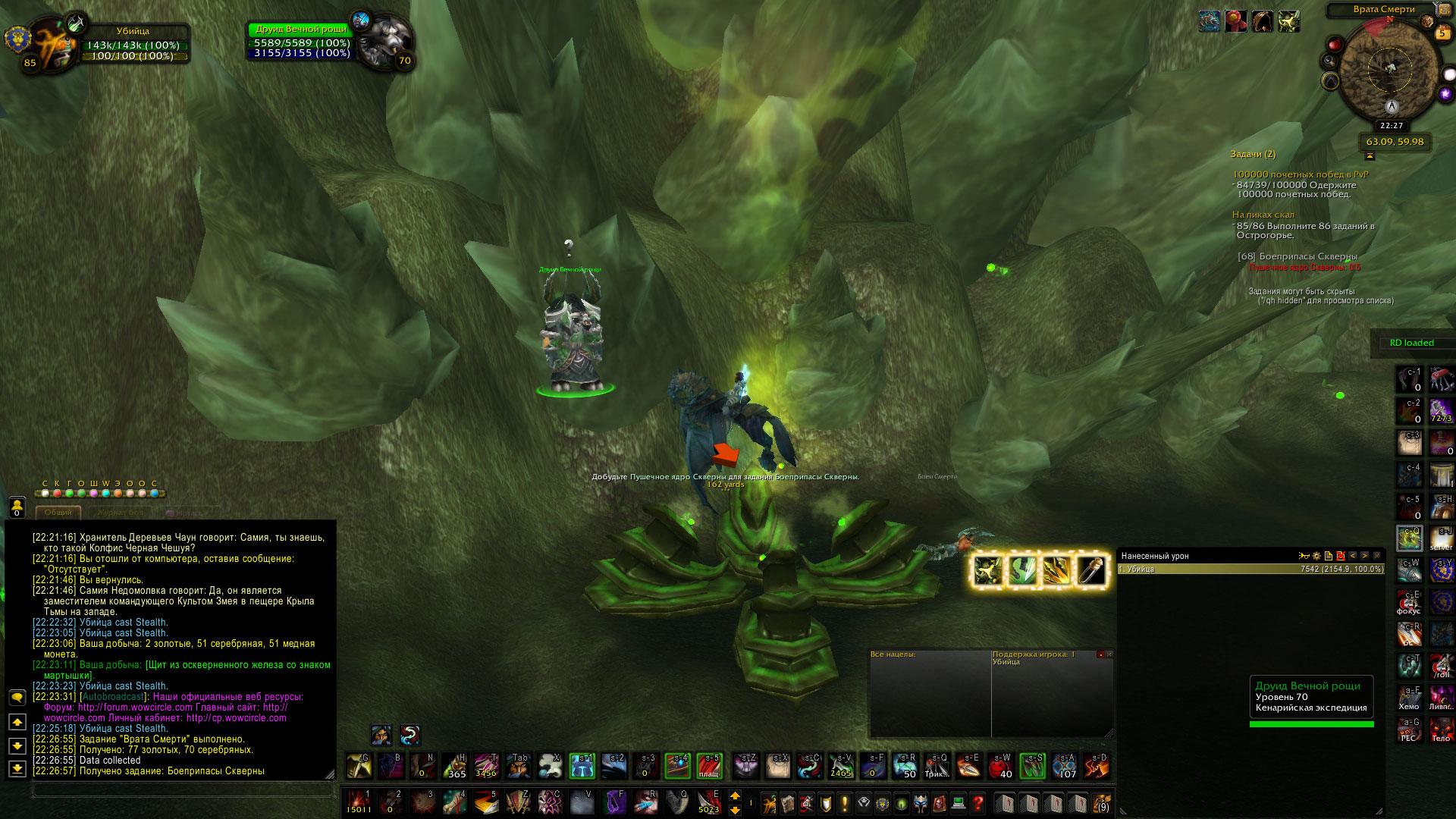This screenshot has width=1456, height=819.
Task: Switch to the Общий chat tab
Action: [58, 513]
